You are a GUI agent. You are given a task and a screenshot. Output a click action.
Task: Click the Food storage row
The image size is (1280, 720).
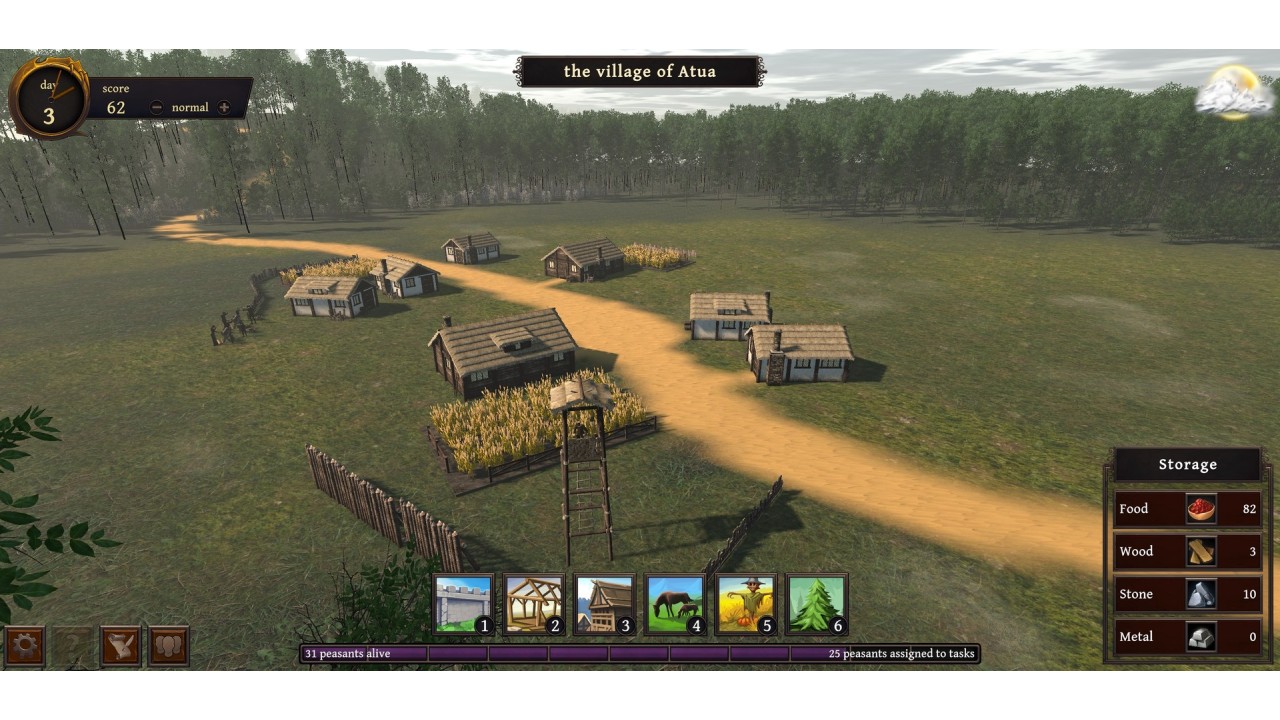(x=1187, y=509)
